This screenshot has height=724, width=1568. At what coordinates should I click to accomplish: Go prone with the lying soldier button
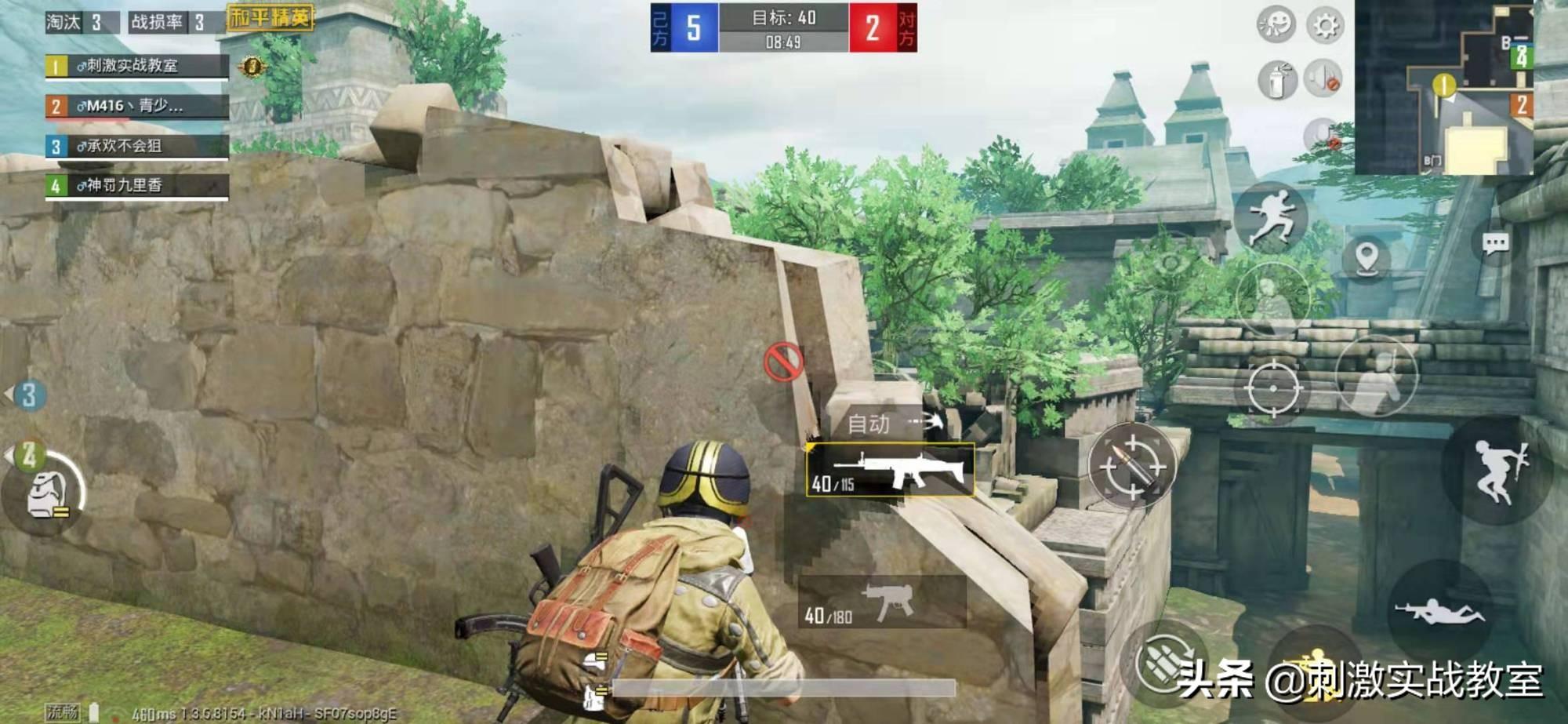tap(1439, 610)
